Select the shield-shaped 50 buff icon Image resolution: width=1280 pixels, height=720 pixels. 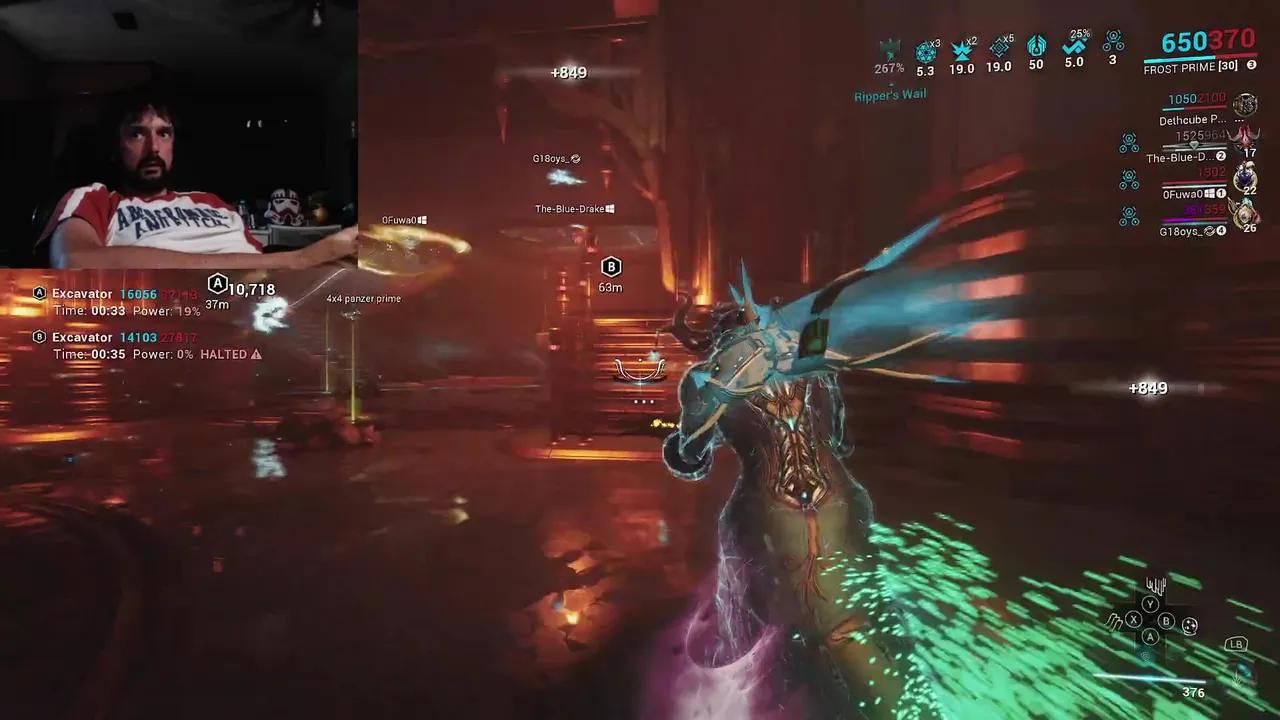coord(1036,48)
